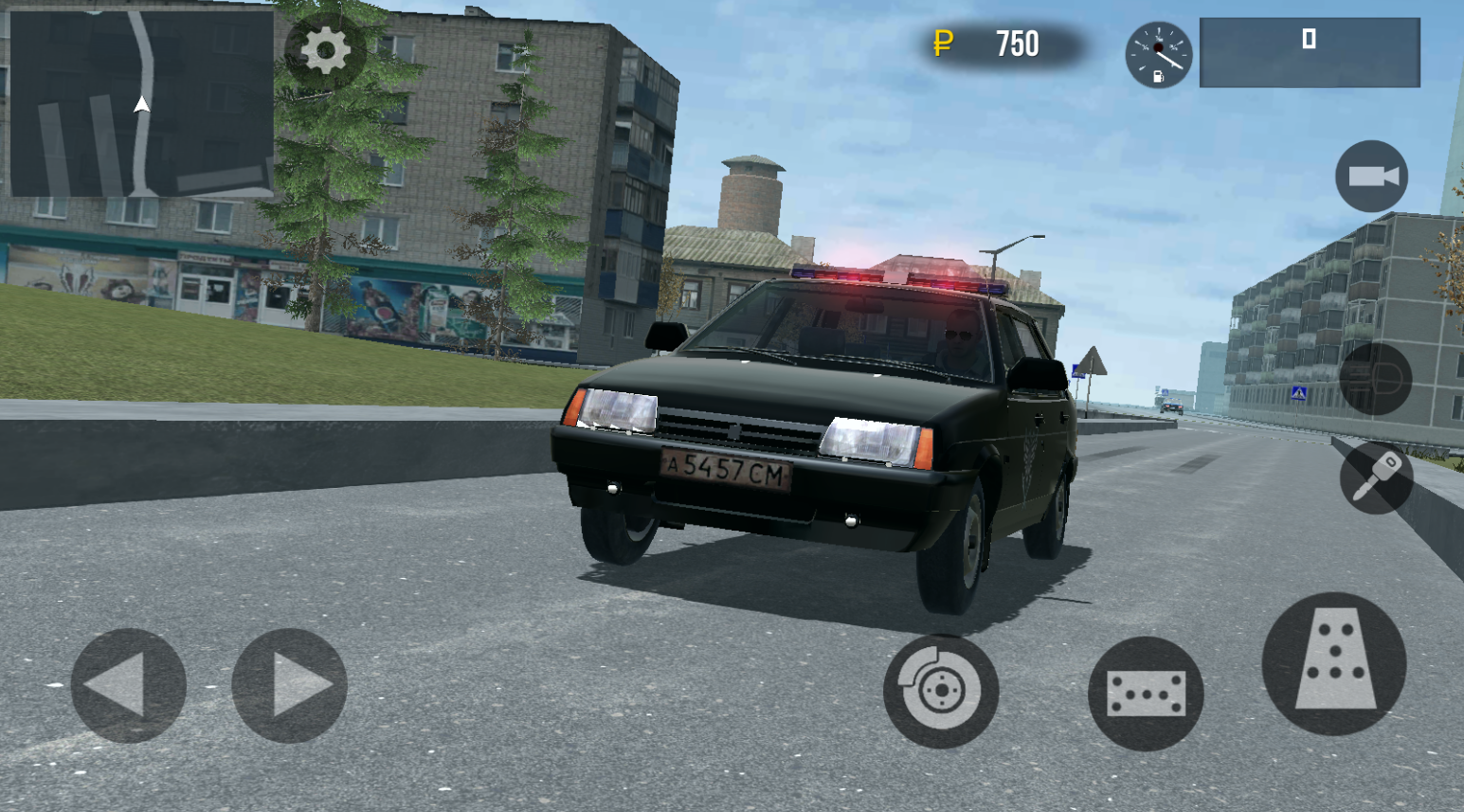Tap the 750 money balance
Image resolution: width=1464 pixels, height=812 pixels.
point(1017,45)
